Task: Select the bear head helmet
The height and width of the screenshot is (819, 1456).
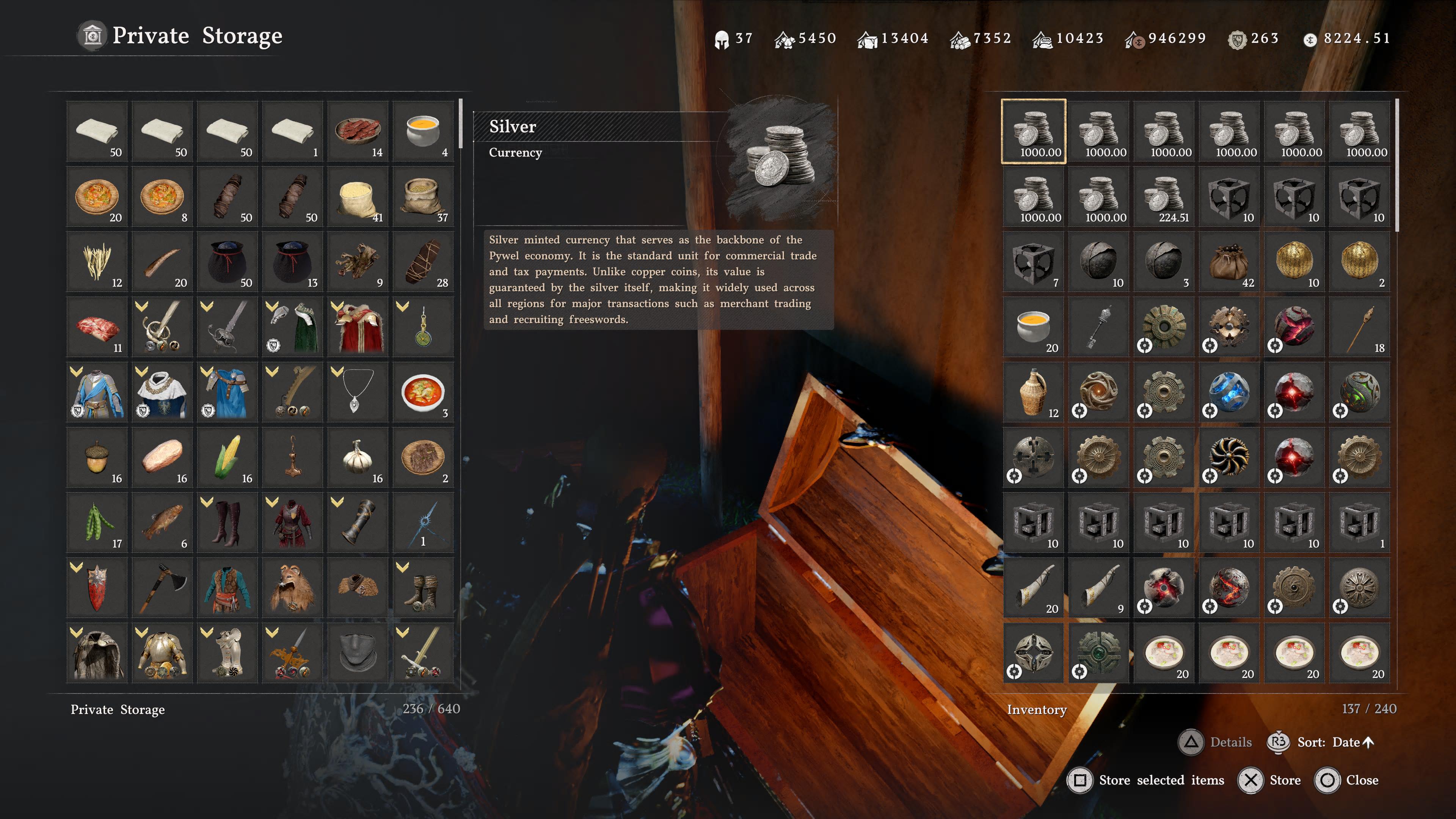Action: coord(292,588)
